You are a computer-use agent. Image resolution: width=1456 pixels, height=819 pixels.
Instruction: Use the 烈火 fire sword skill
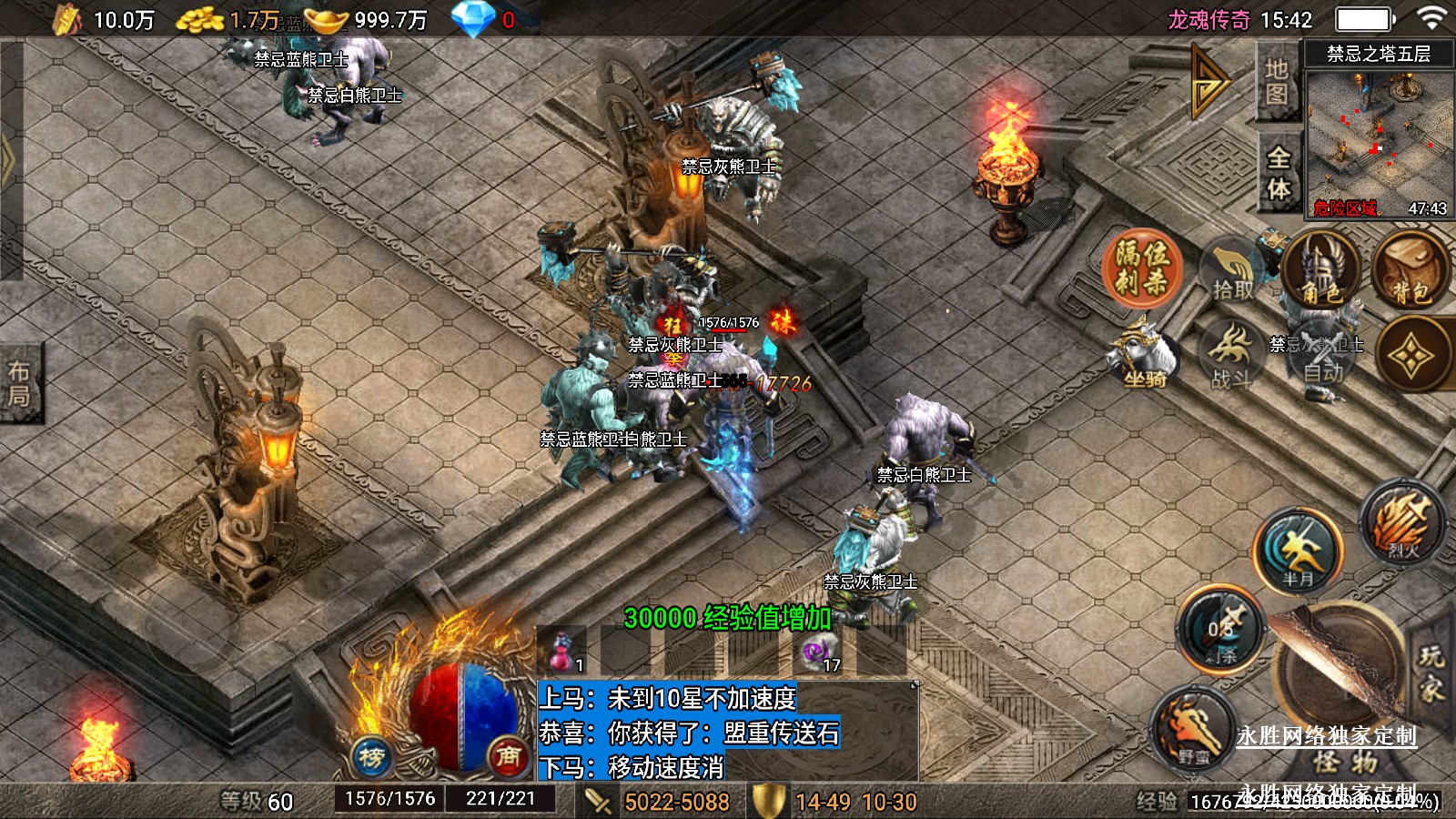coord(1402,523)
